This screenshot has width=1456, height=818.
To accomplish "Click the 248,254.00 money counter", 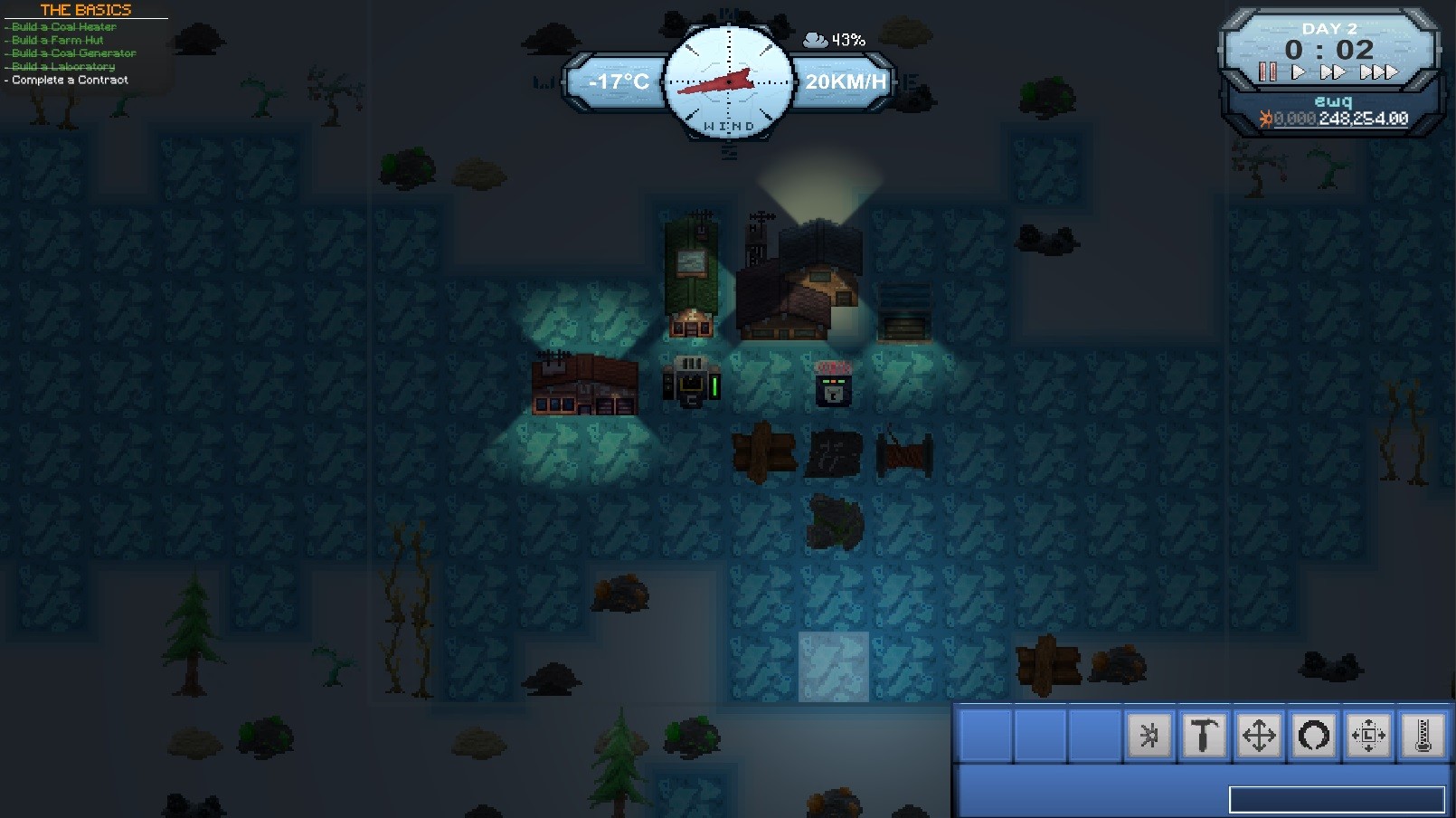I will pyautogui.click(x=1363, y=119).
